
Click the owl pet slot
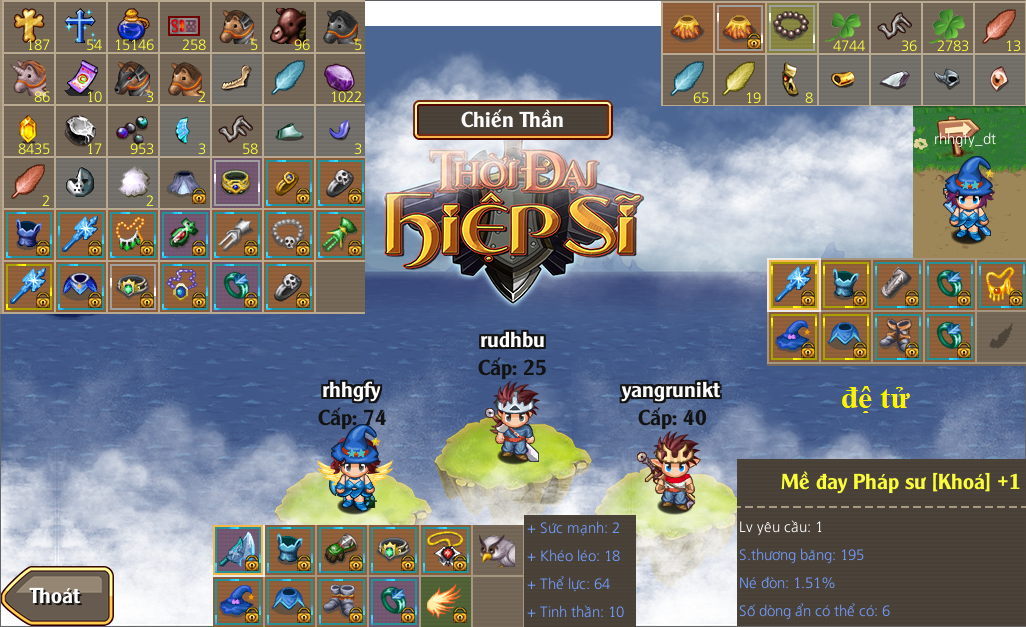pyautogui.click(x=497, y=550)
